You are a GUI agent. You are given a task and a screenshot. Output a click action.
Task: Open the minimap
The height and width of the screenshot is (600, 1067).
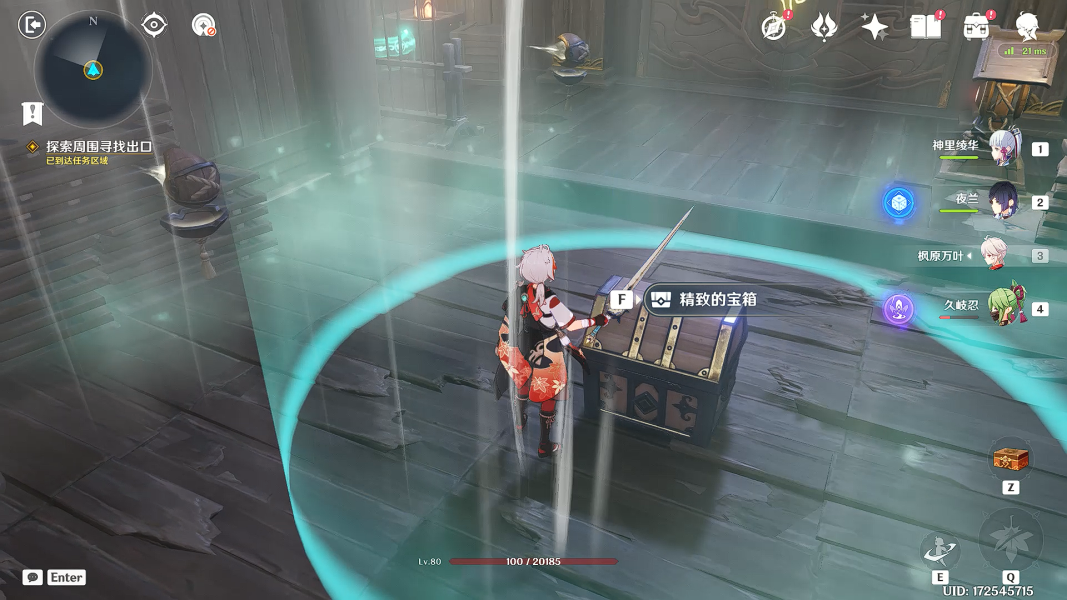[92, 69]
